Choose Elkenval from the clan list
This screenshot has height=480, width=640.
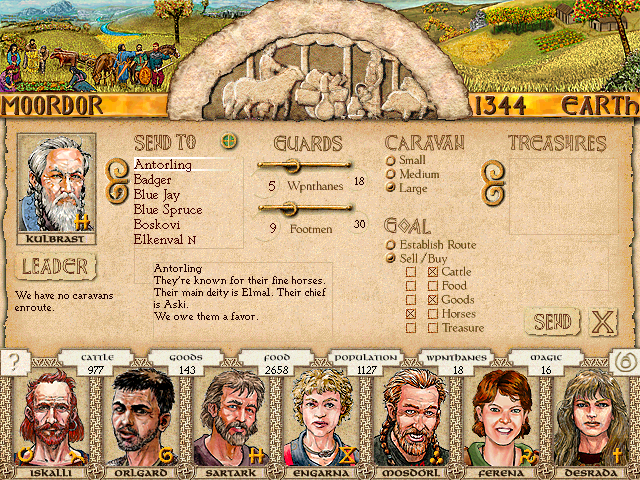click(x=164, y=240)
